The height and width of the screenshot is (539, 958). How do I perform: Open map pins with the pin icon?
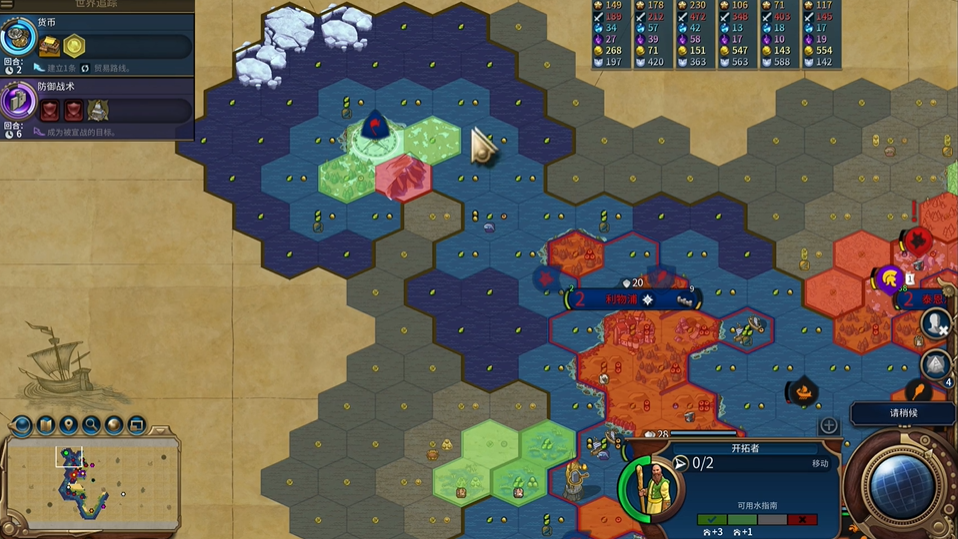68,425
